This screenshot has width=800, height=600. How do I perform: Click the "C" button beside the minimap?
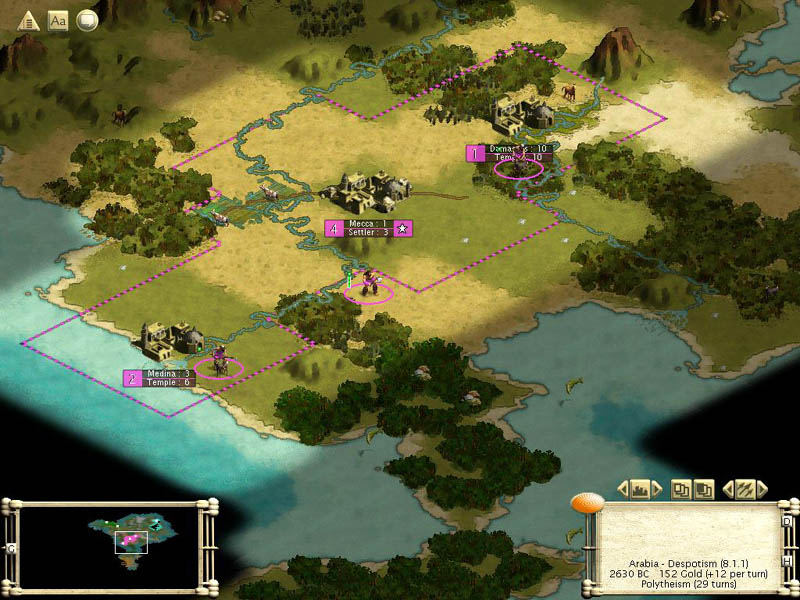tap(11, 549)
